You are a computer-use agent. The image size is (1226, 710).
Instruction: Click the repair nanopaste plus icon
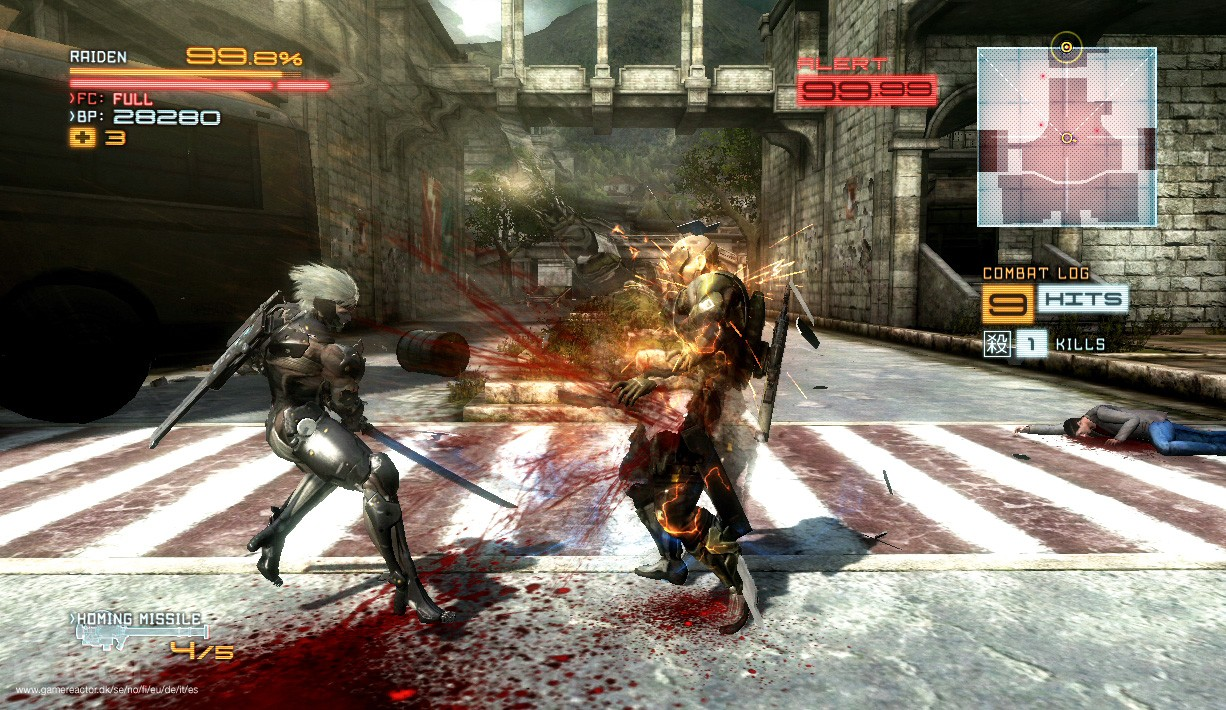click(x=82, y=137)
